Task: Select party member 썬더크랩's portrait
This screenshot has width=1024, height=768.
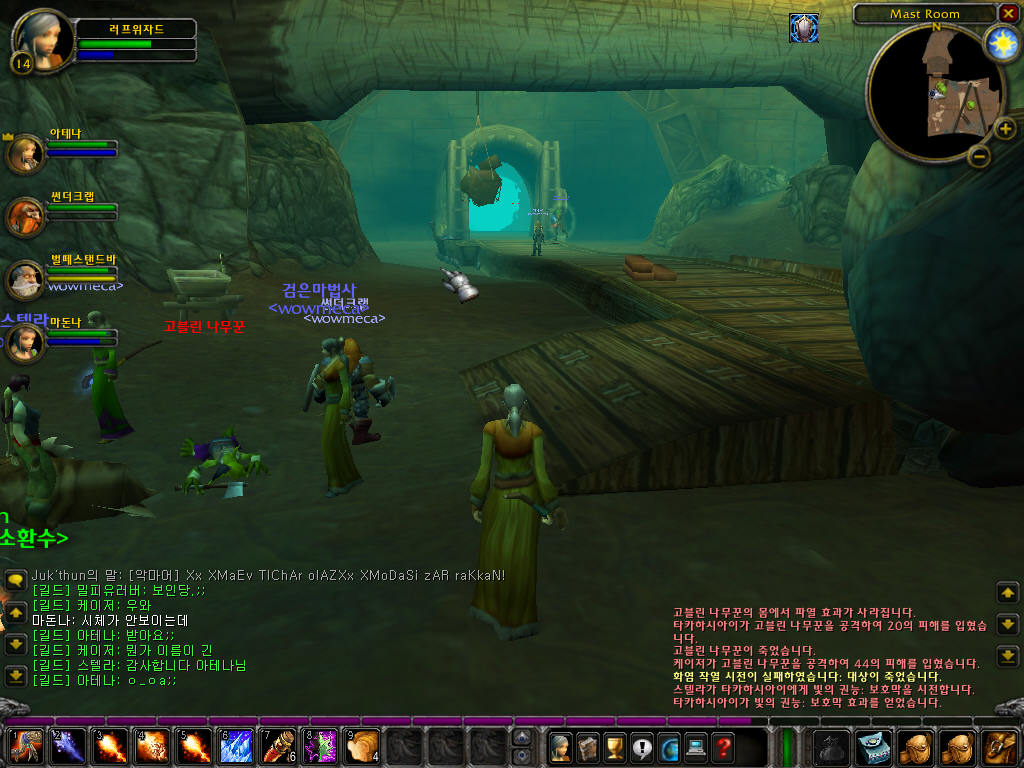Action: [25, 216]
